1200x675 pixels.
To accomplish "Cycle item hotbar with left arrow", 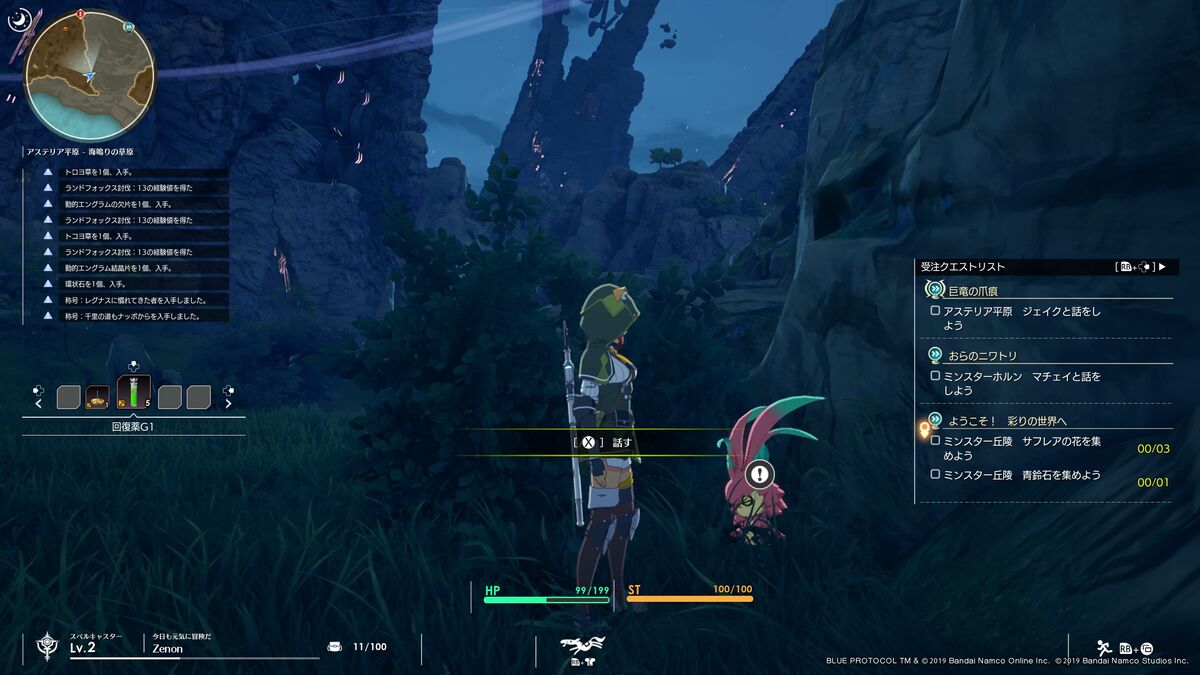I will coord(39,404).
